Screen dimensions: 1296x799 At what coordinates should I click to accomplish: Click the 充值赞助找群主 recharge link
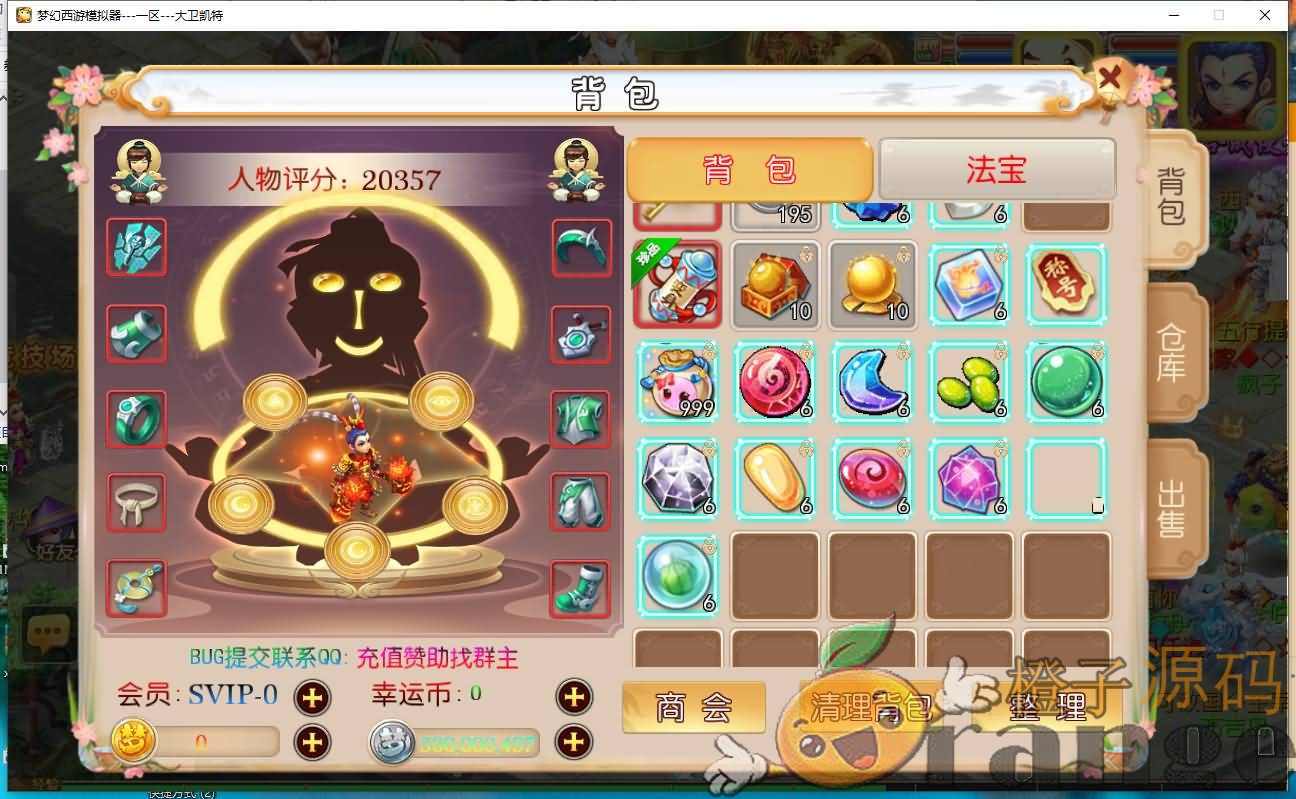438,659
